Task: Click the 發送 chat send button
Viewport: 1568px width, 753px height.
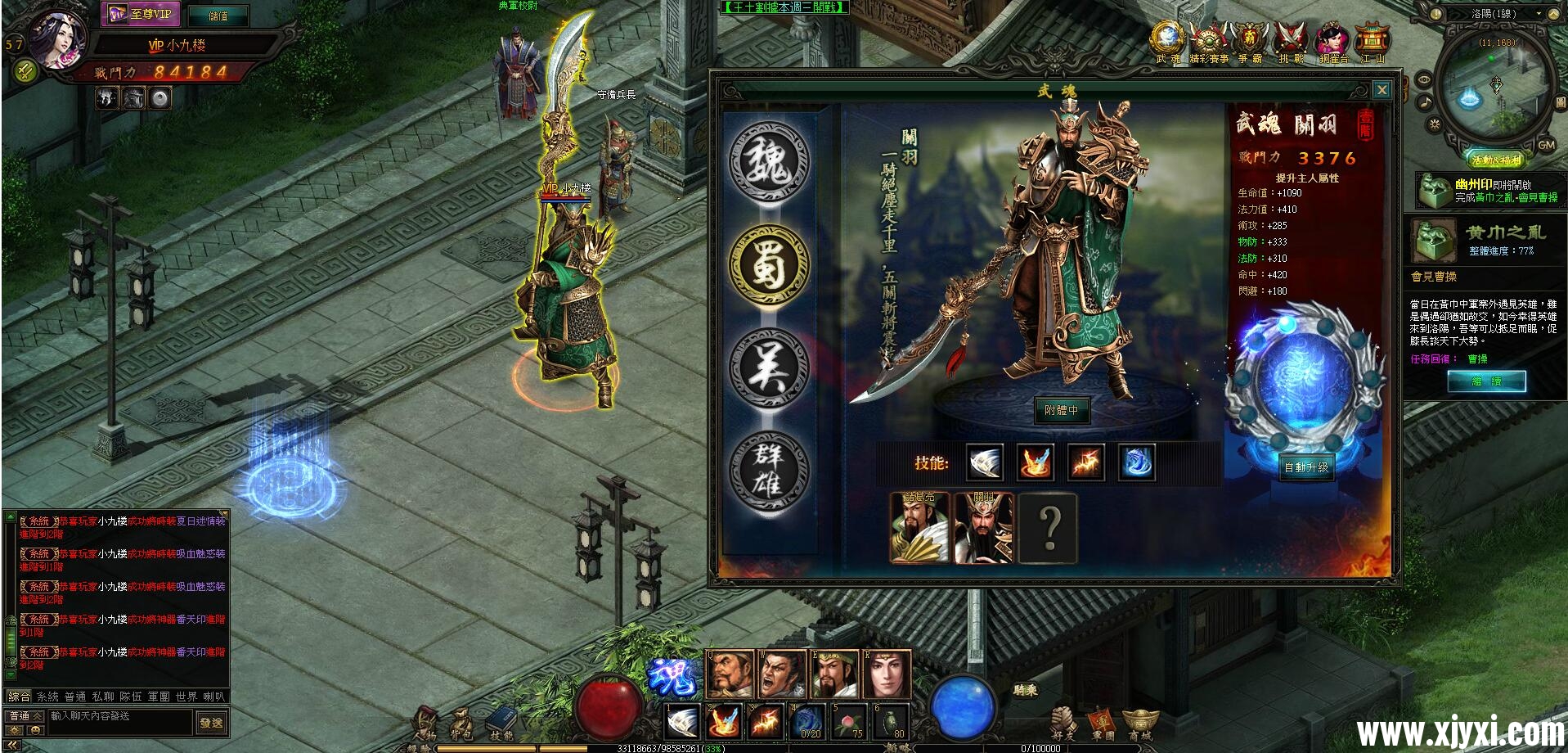Action: [211, 723]
